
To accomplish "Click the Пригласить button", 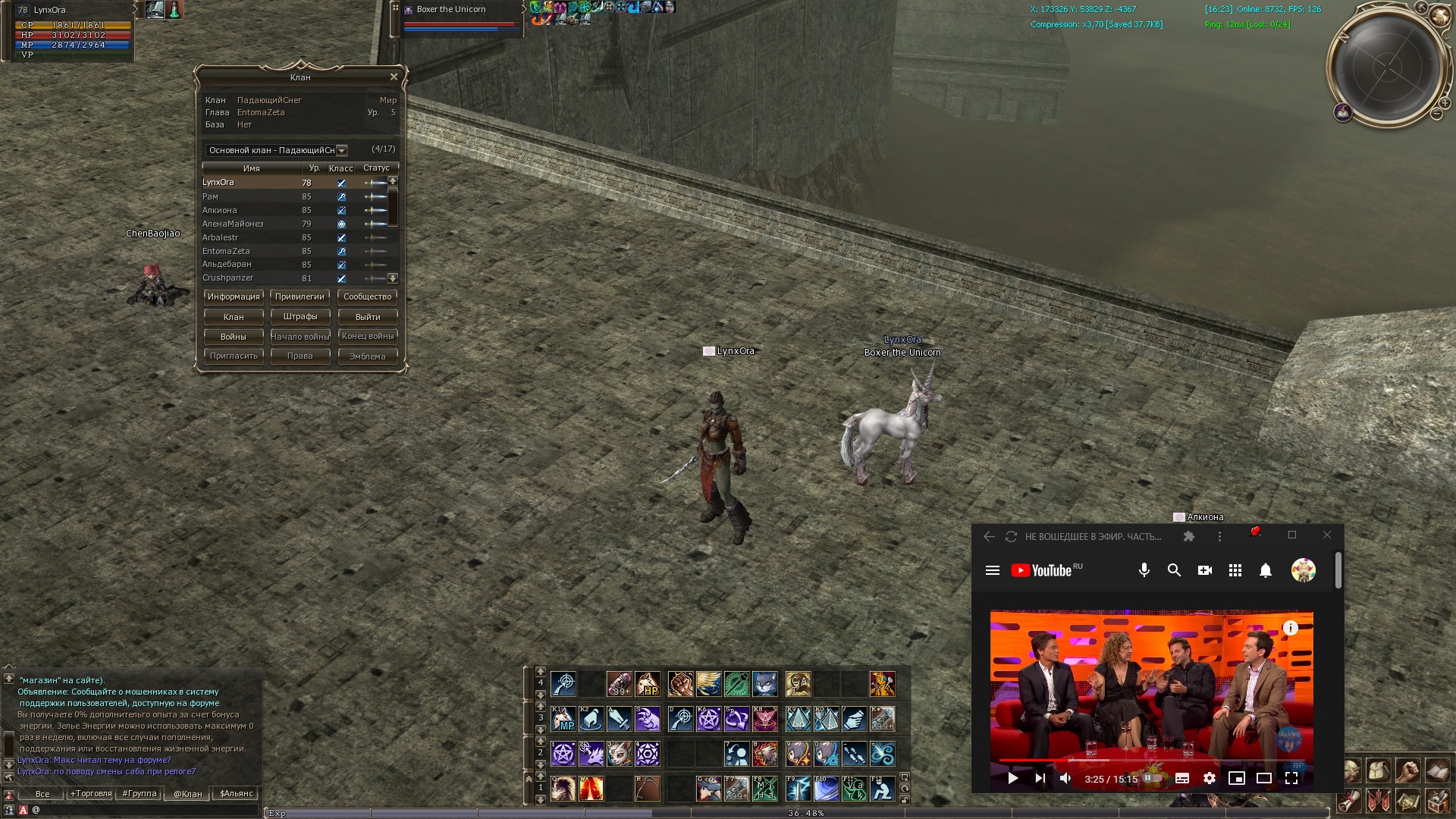I will click(234, 356).
